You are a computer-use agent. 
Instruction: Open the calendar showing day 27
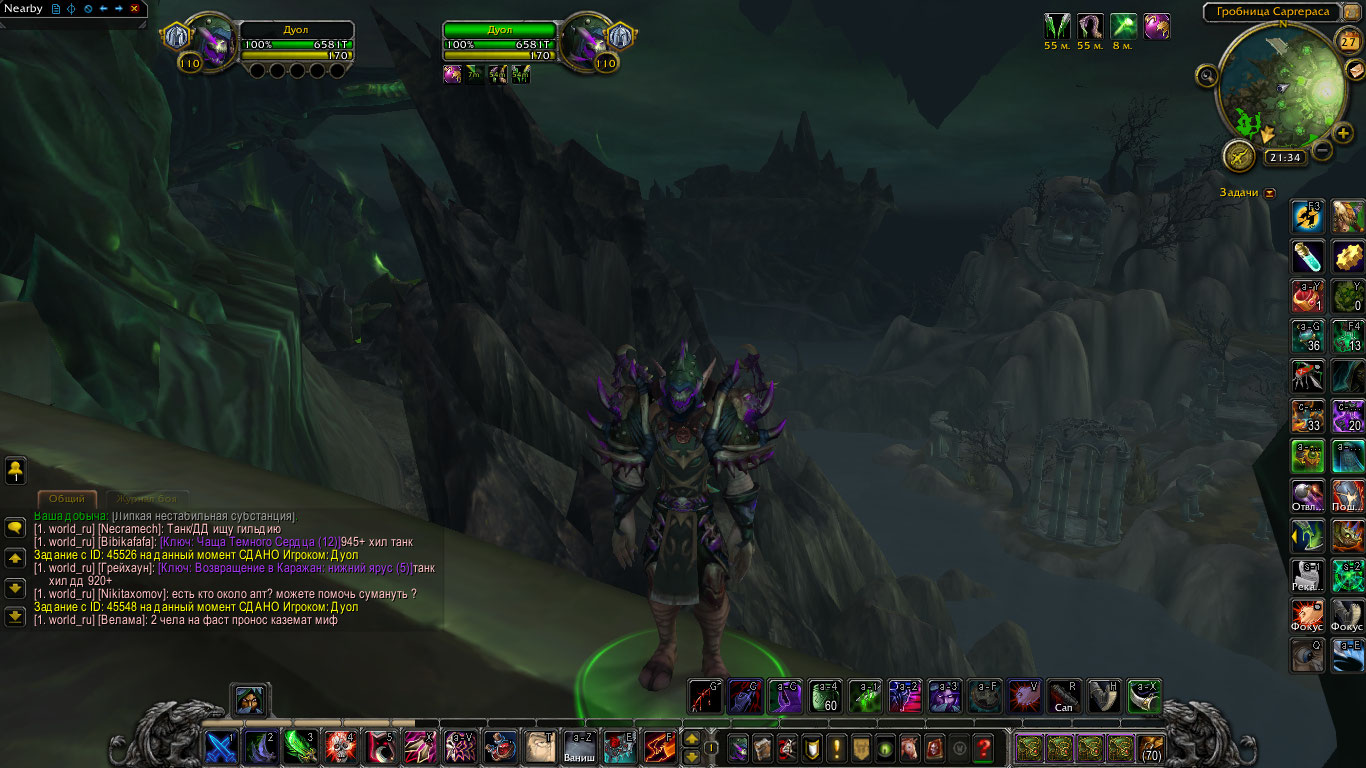tap(1347, 41)
